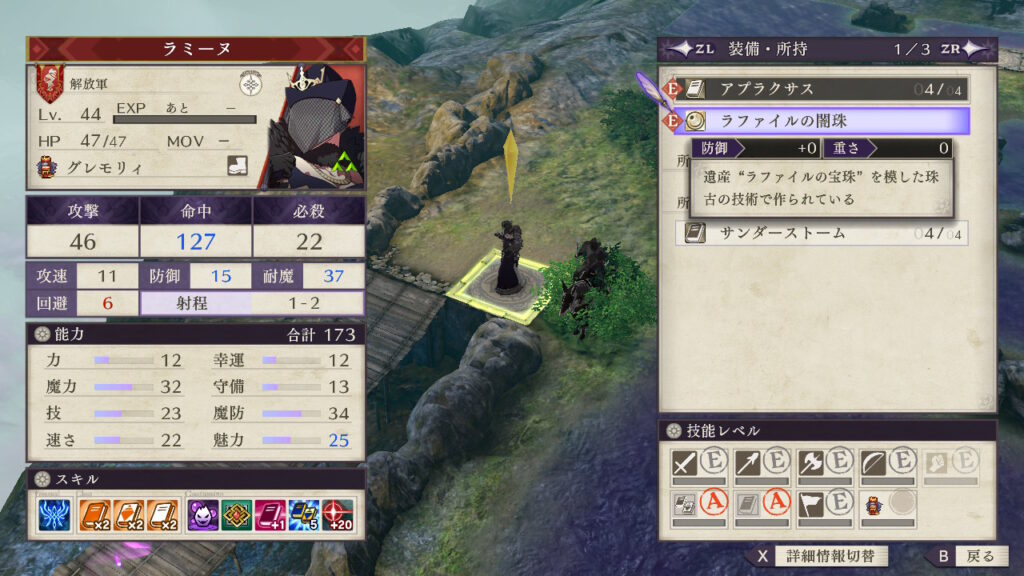Select the lance skill level slot
The height and width of the screenshot is (576, 1024).
[x=761, y=463]
